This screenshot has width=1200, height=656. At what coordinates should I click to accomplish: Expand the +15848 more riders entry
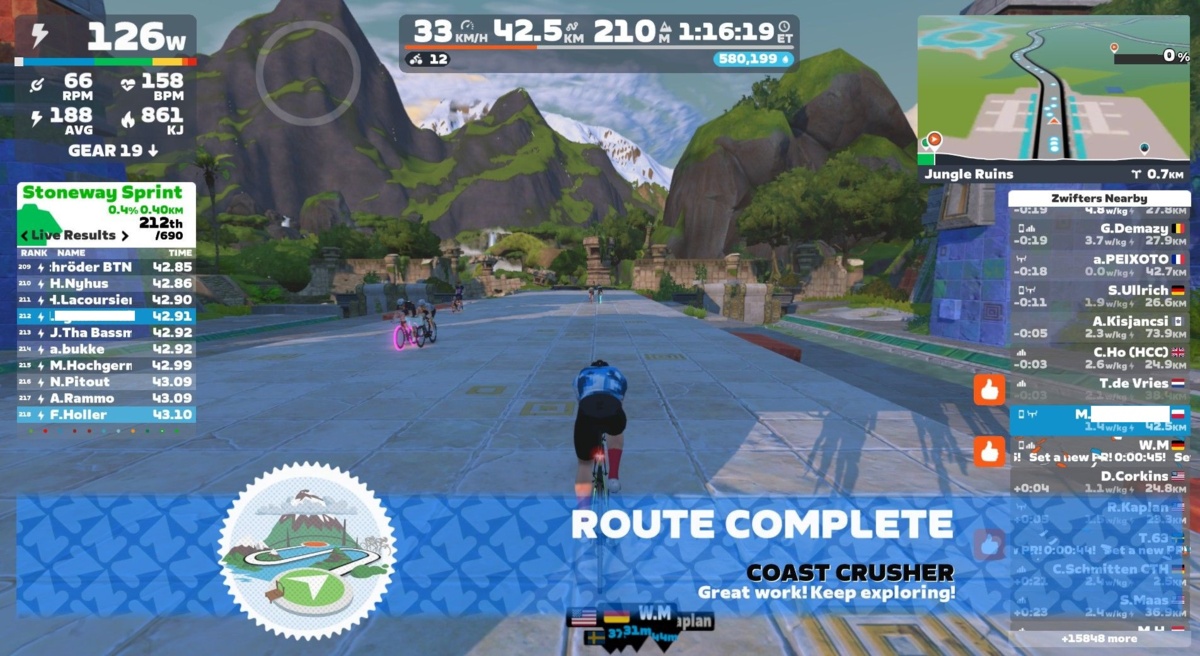tap(1098, 638)
